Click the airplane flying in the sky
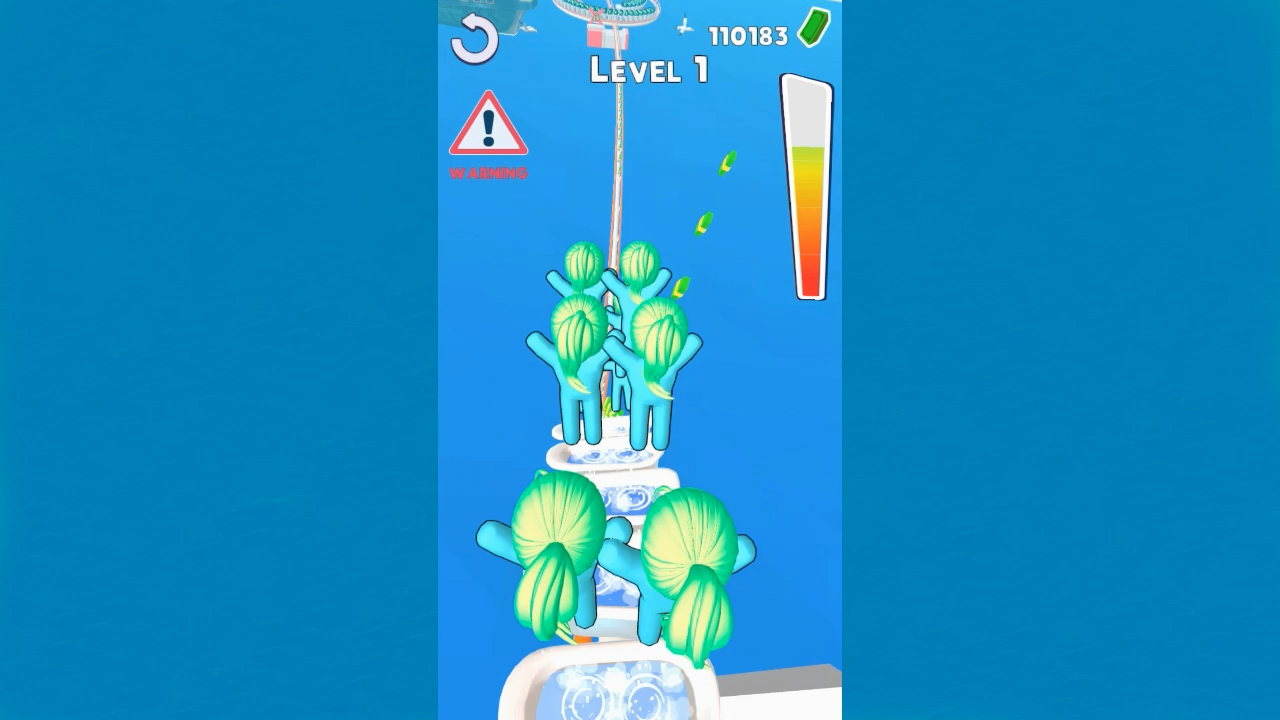 [683, 25]
